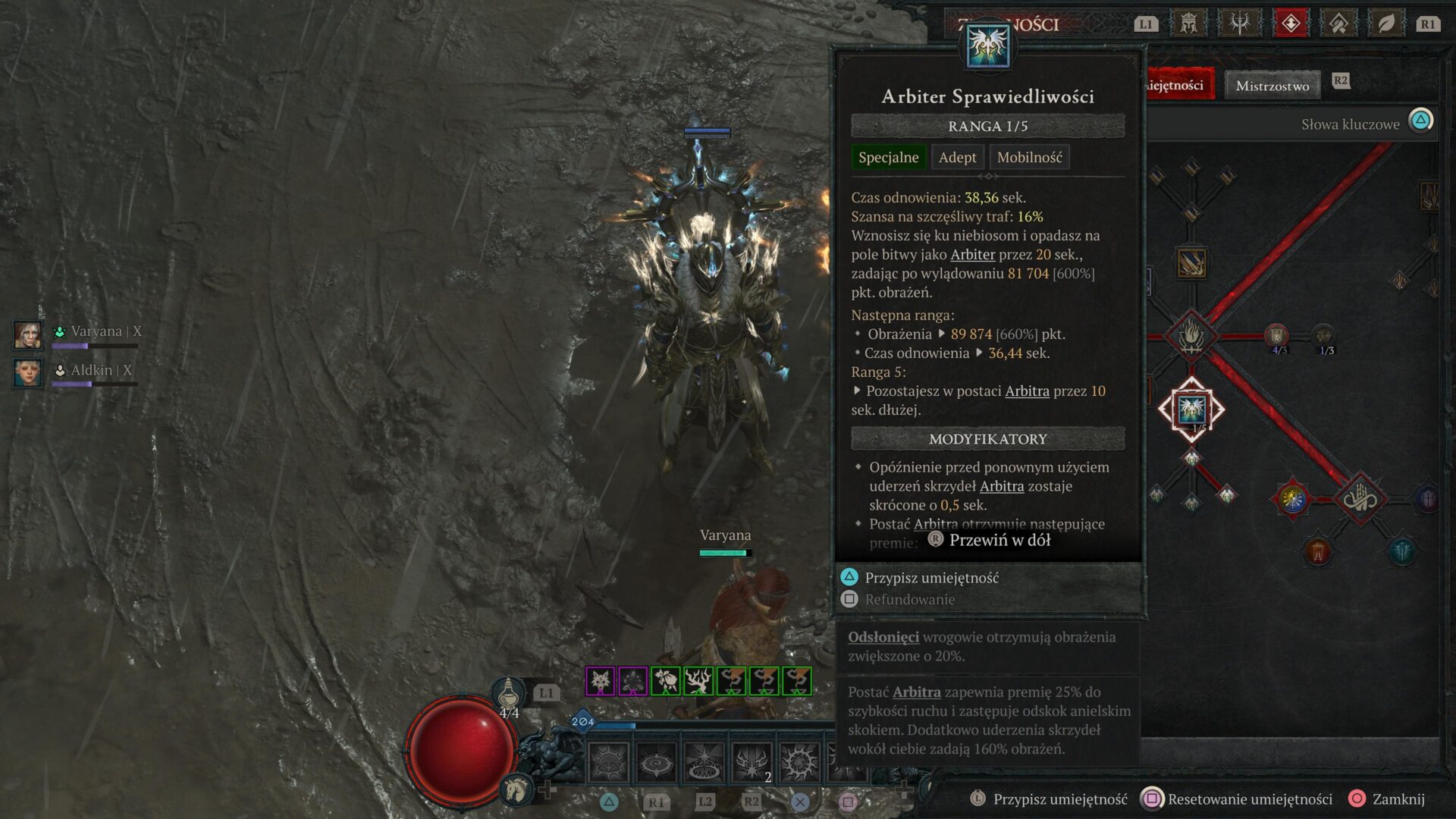This screenshot has height=819, width=1456.
Task: Click the gold-framed blue slash skill node
Action: tap(1191, 262)
